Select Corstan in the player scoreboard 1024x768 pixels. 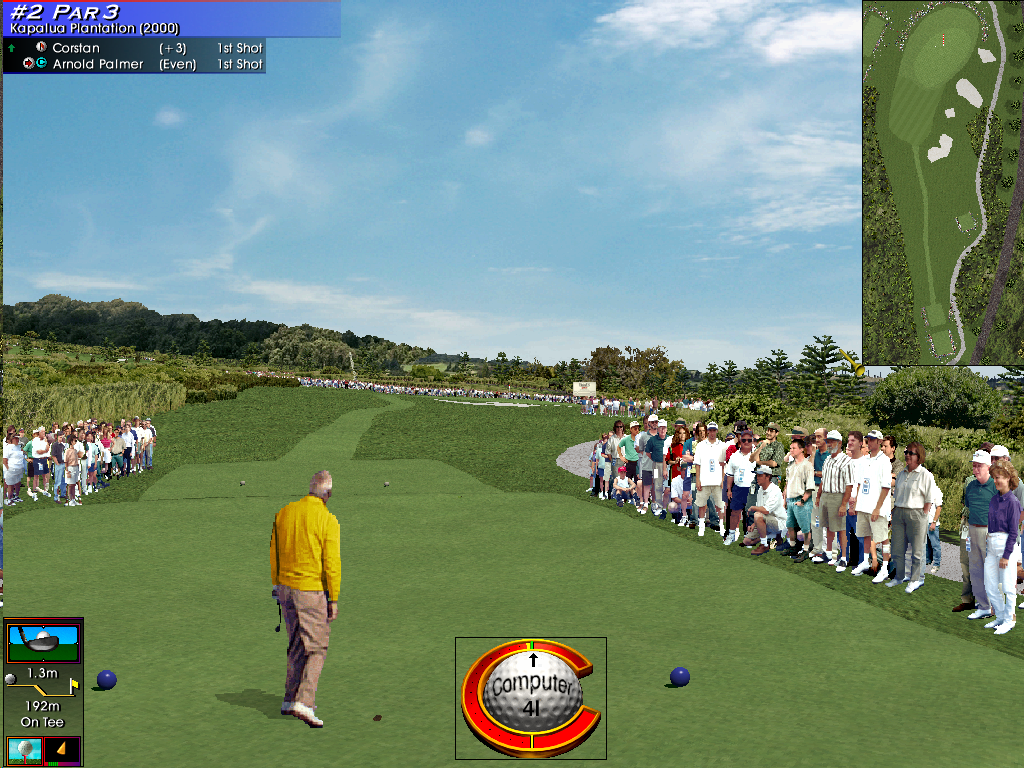point(76,48)
